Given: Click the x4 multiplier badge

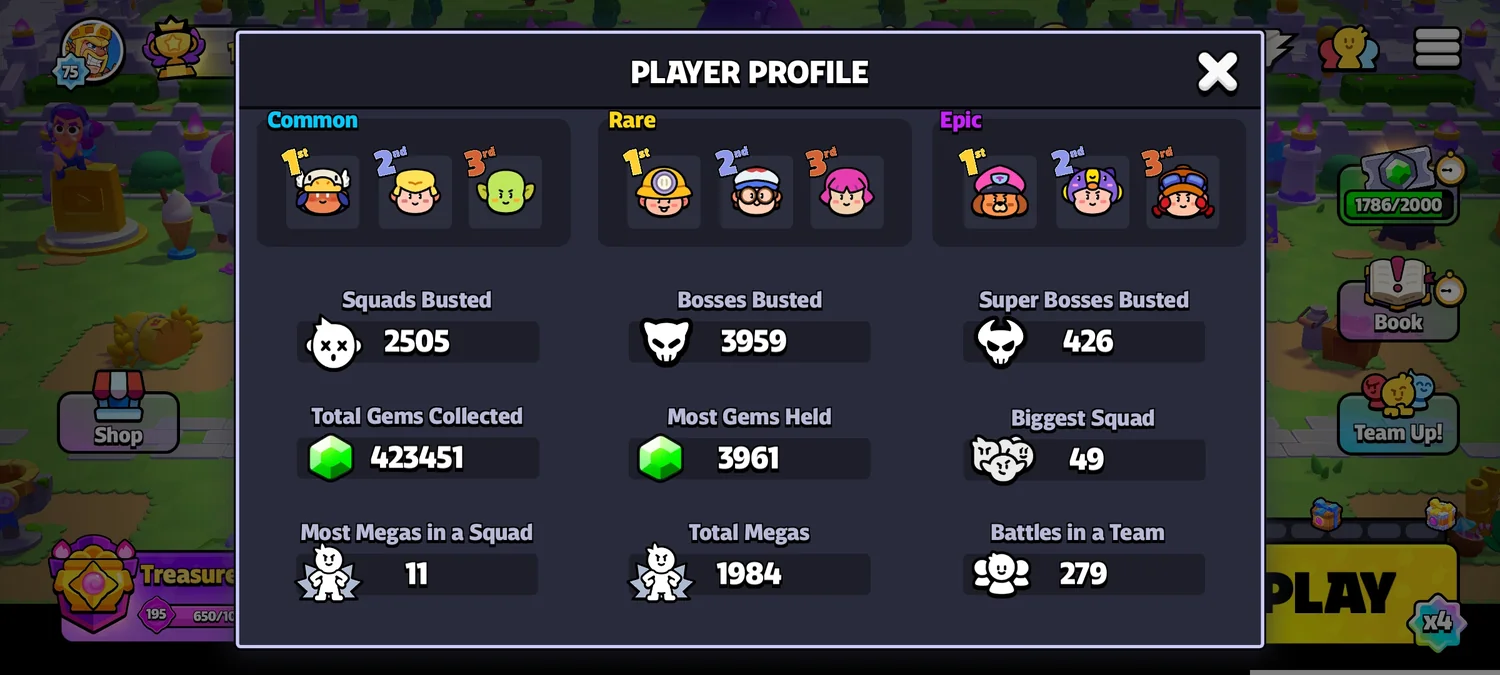Looking at the screenshot, I should pos(1437,622).
